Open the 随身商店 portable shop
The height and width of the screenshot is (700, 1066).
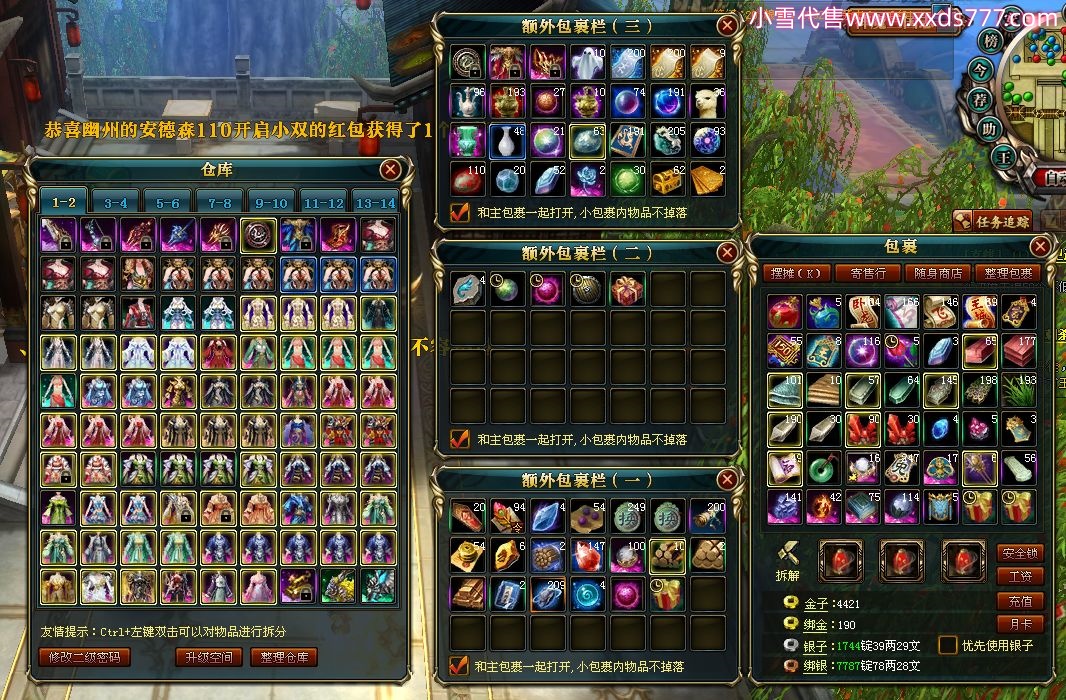click(x=939, y=272)
